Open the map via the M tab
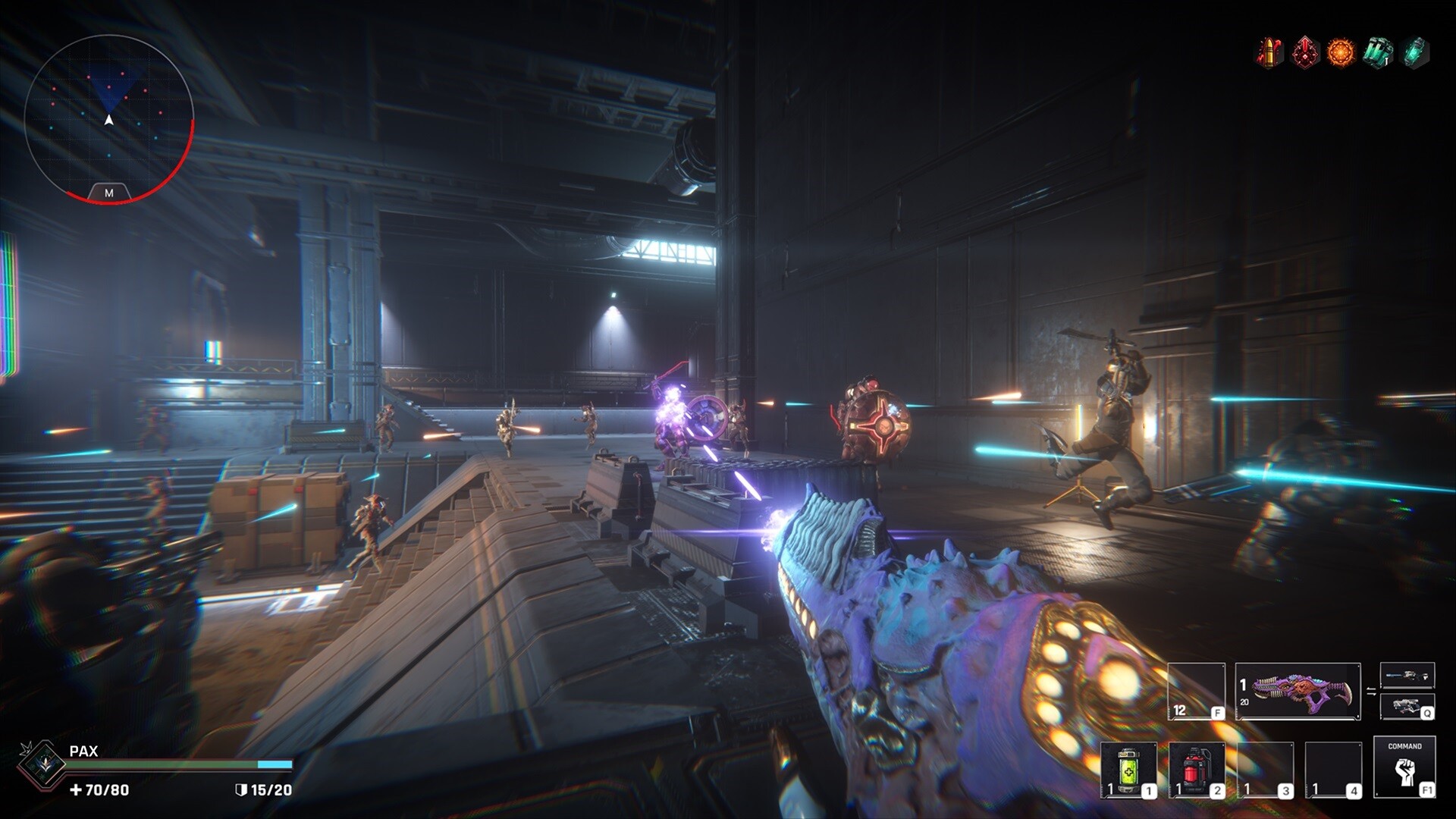The height and width of the screenshot is (819, 1456). pos(108,193)
